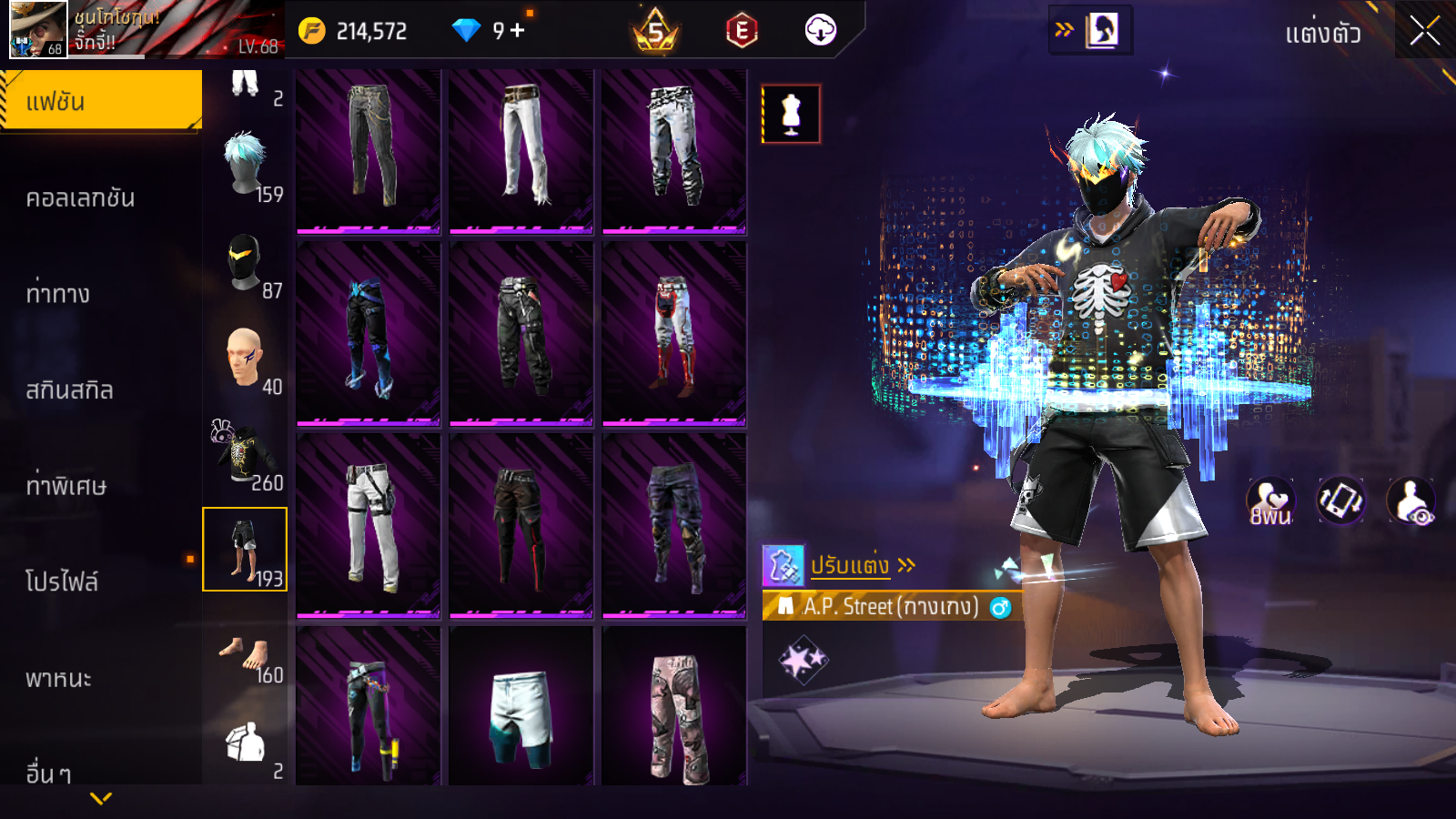Open the barefoot shoes category
1456x819 pixels.
point(246,657)
